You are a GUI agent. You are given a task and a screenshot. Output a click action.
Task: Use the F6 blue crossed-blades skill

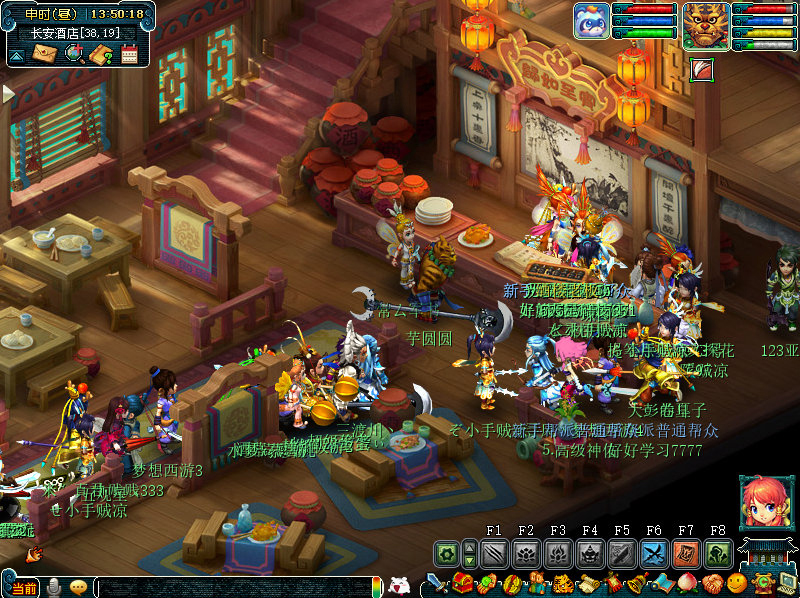tap(653, 553)
